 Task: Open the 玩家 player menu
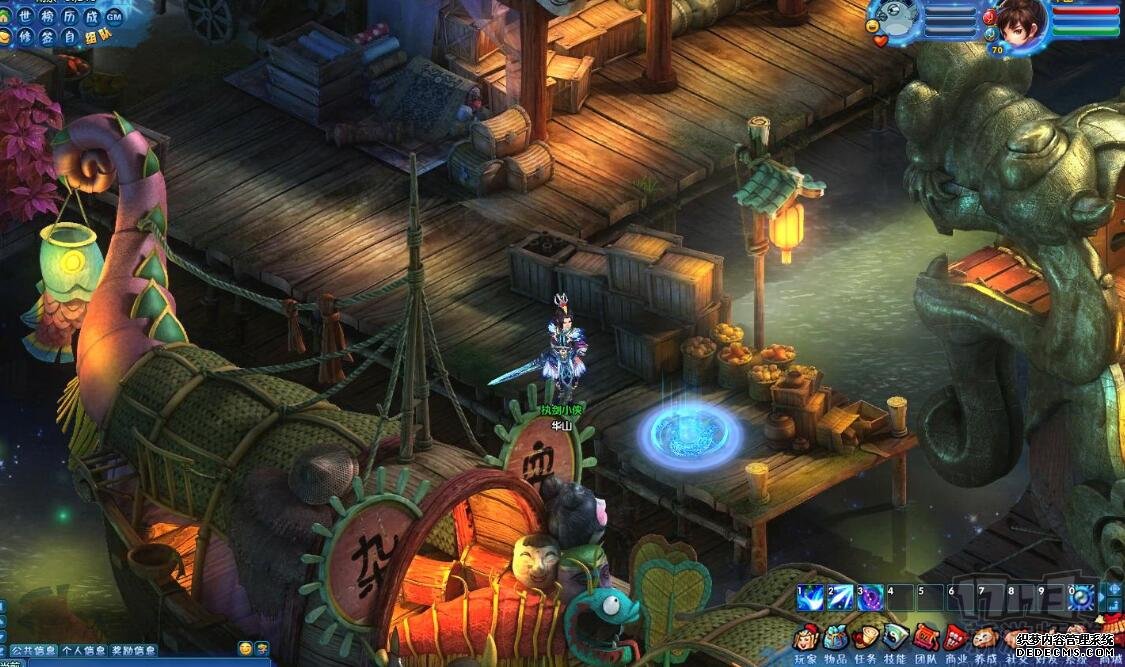[806, 637]
